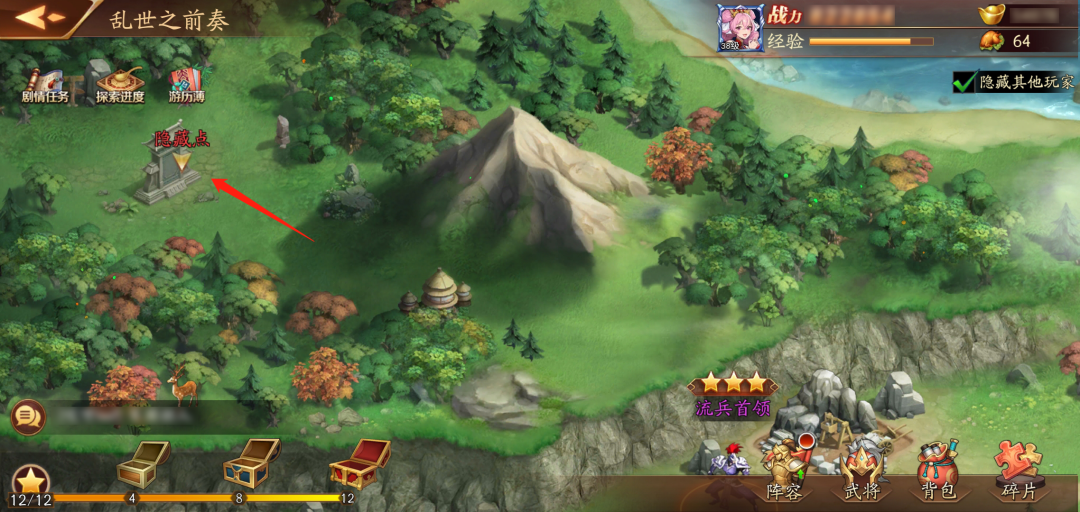Click the gold ingot currency icon
Image resolution: width=1080 pixels, height=512 pixels.
coord(990,15)
